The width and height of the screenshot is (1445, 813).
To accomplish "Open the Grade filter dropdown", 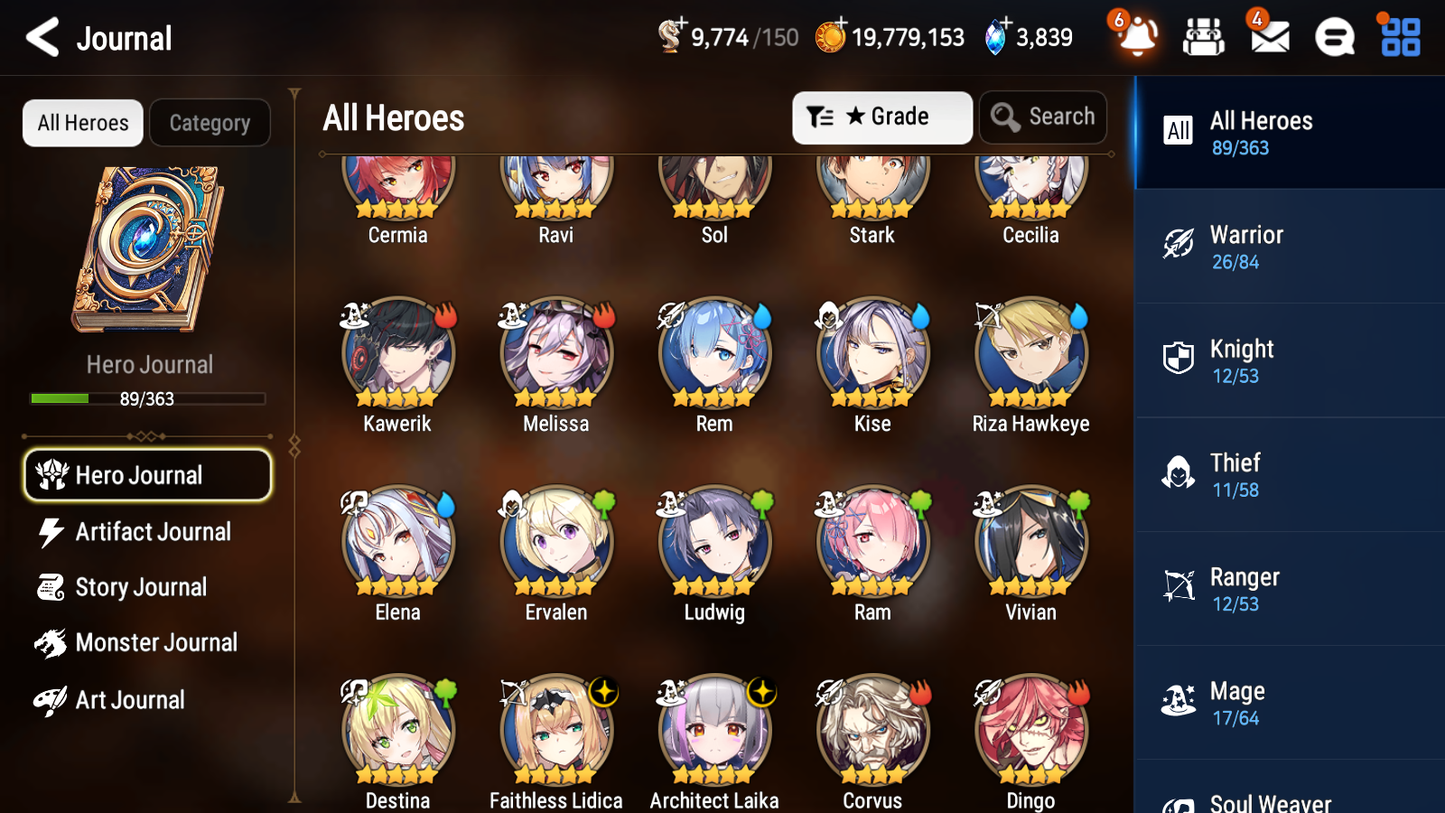I will tap(882, 117).
